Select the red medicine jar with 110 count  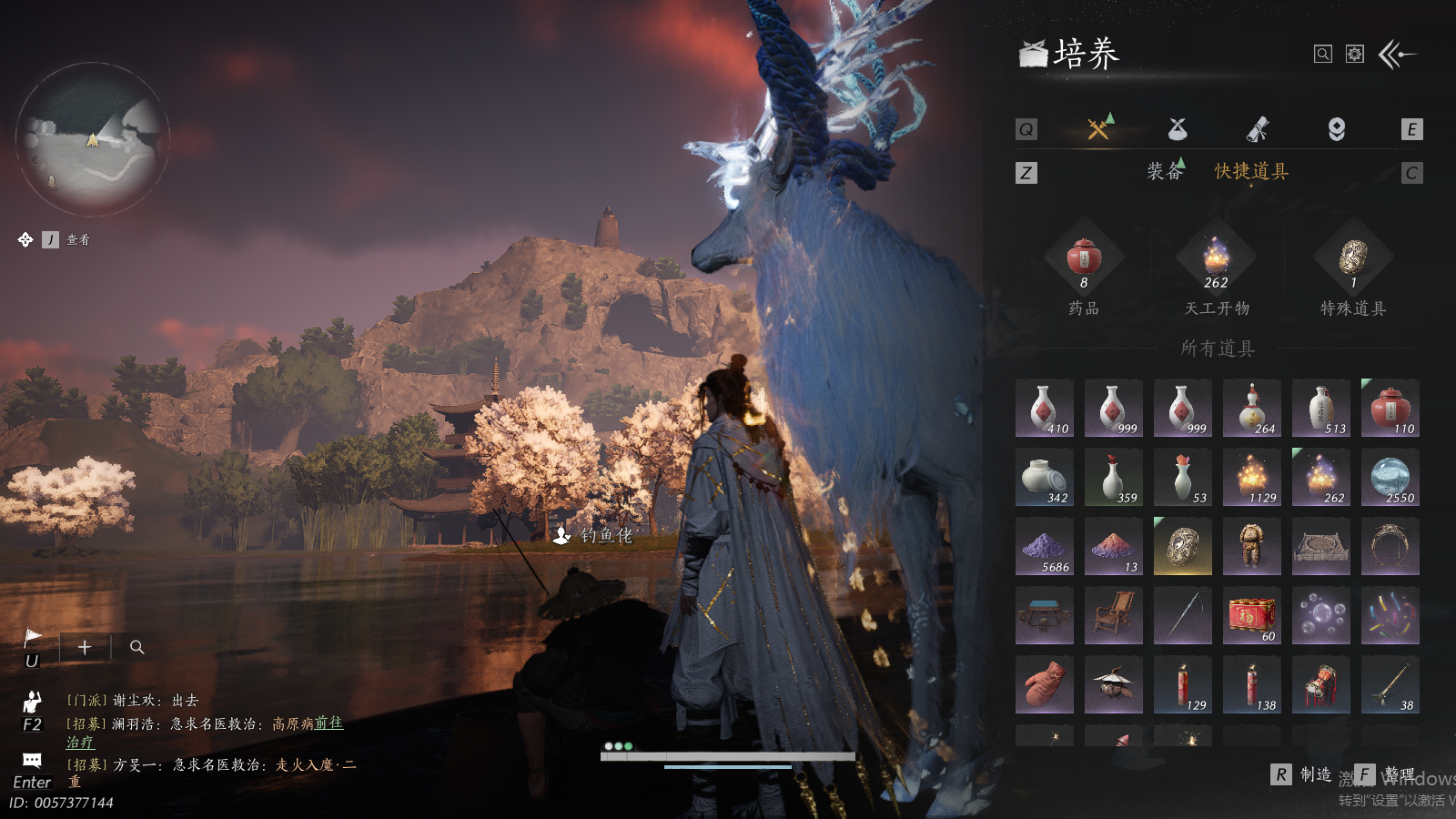coord(1390,409)
